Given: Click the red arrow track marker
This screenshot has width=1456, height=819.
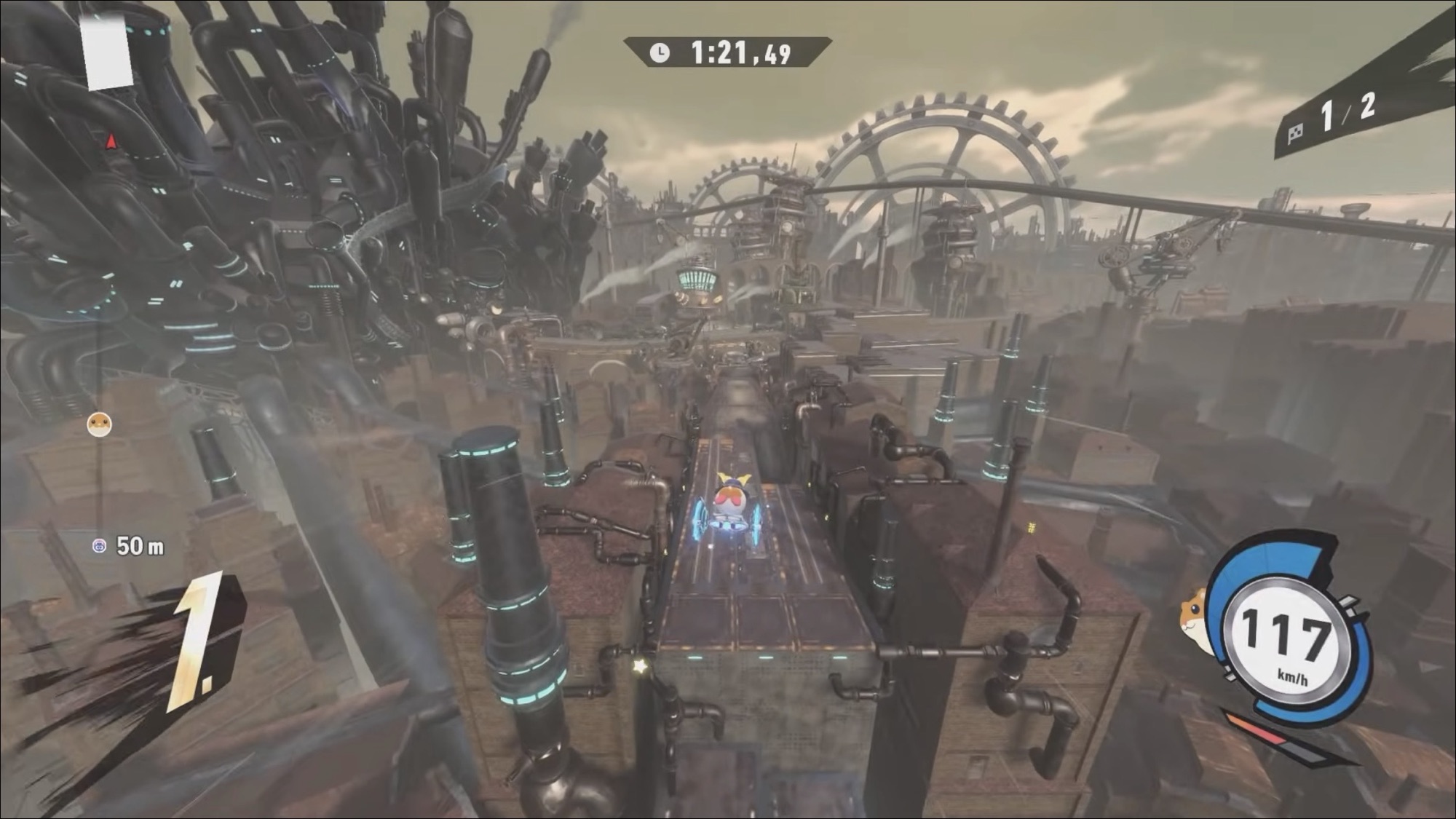Looking at the screenshot, I should coord(111,141).
